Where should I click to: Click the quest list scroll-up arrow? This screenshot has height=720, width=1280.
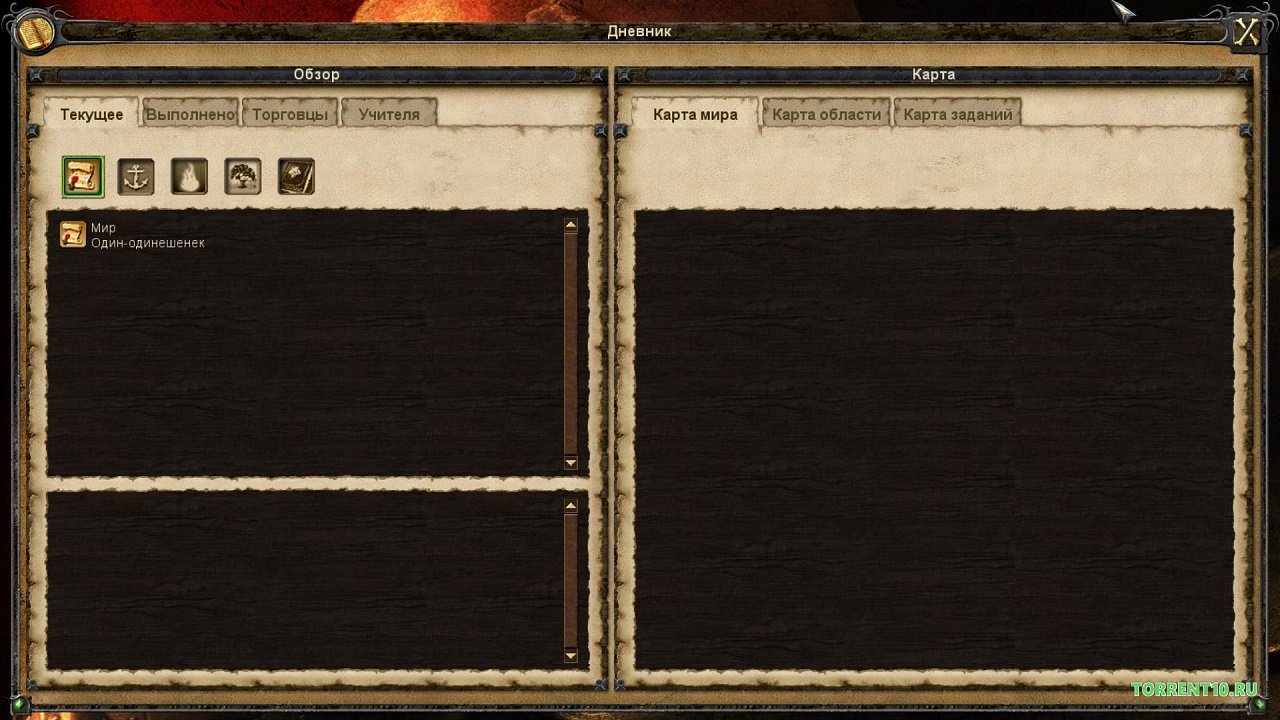pos(571,226)
